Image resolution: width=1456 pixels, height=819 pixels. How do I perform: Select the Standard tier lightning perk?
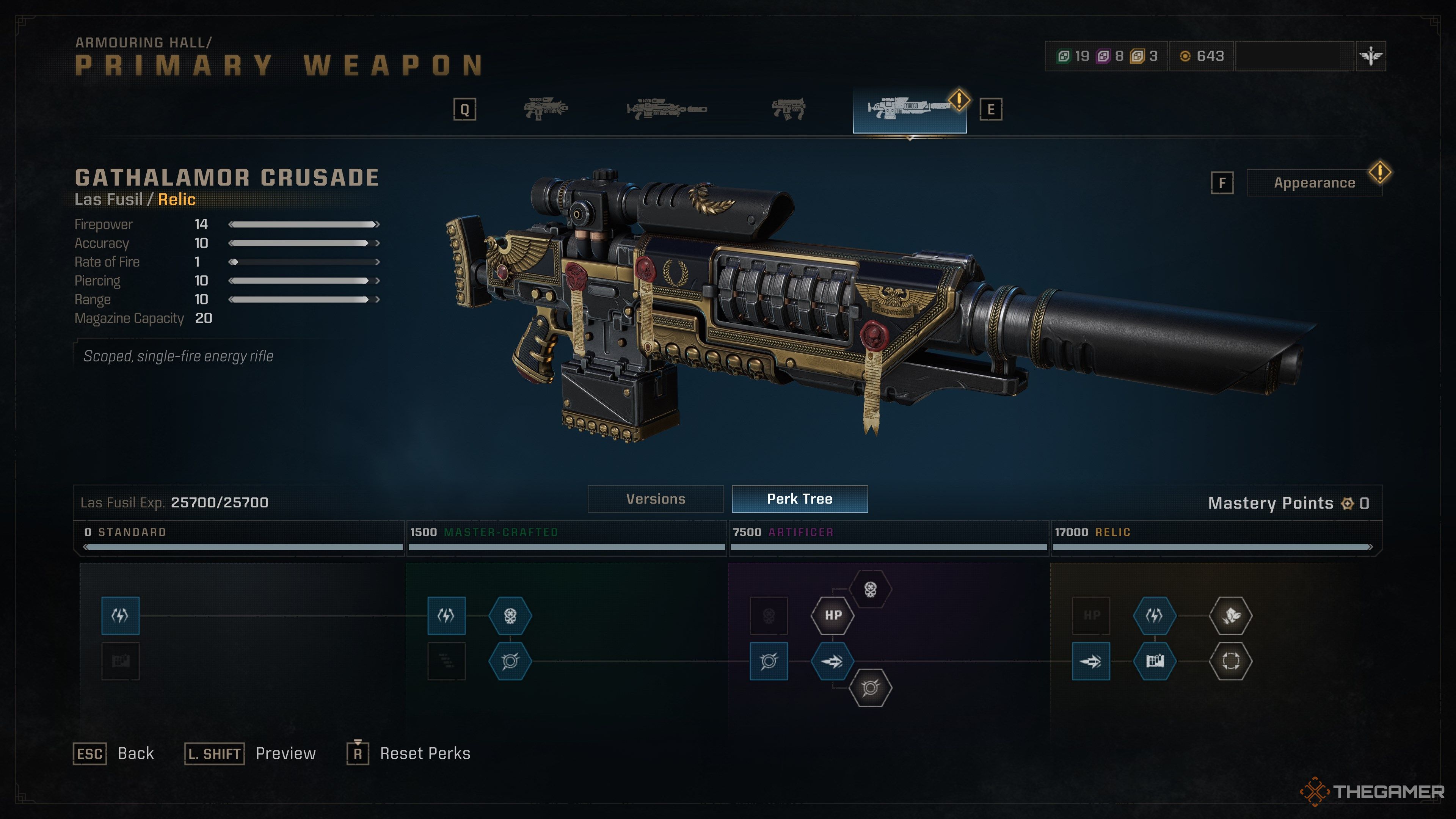pyautogui.click(x=121, y=615)
